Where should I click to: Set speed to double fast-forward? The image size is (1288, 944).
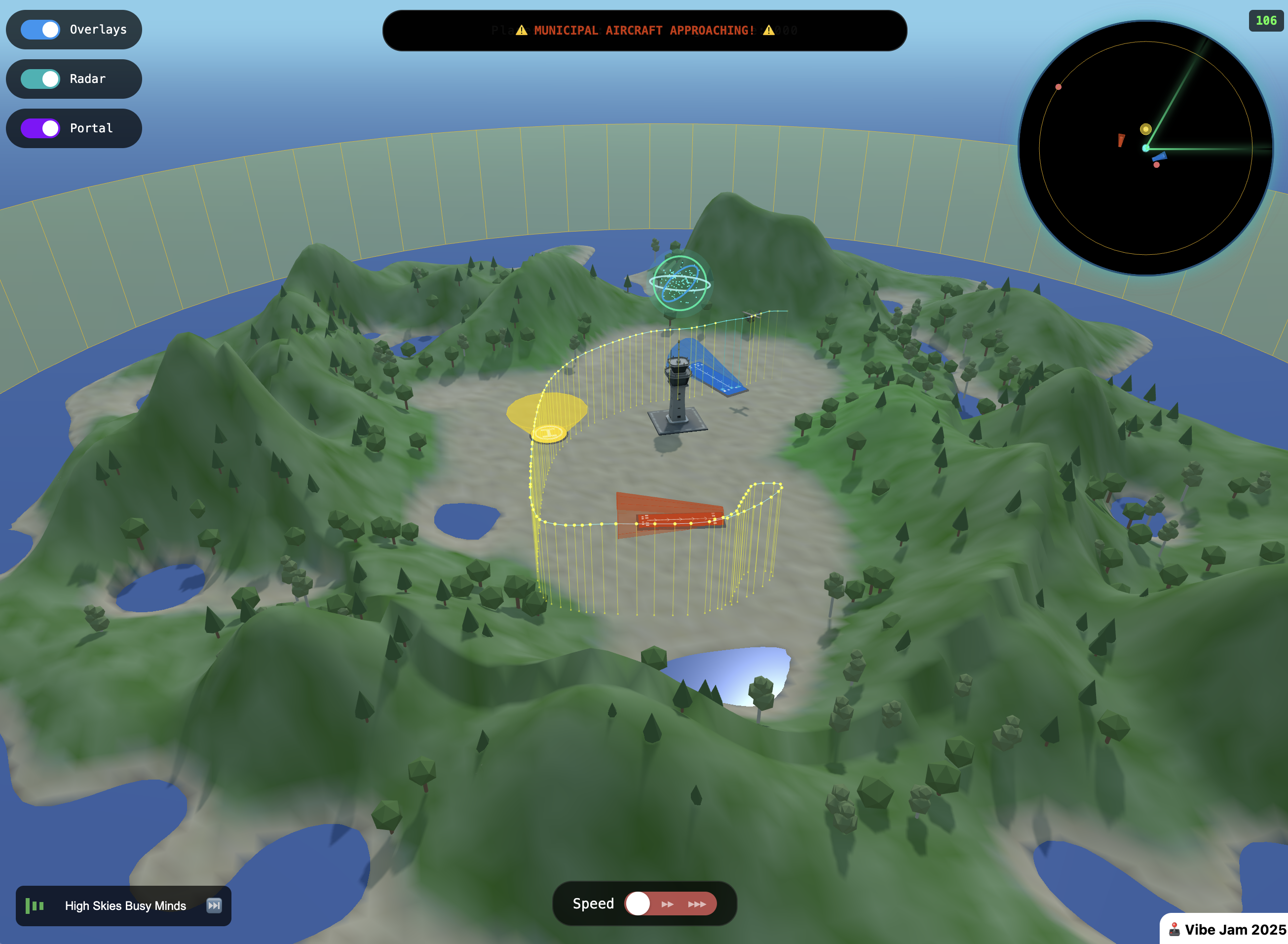coord(667,904)
